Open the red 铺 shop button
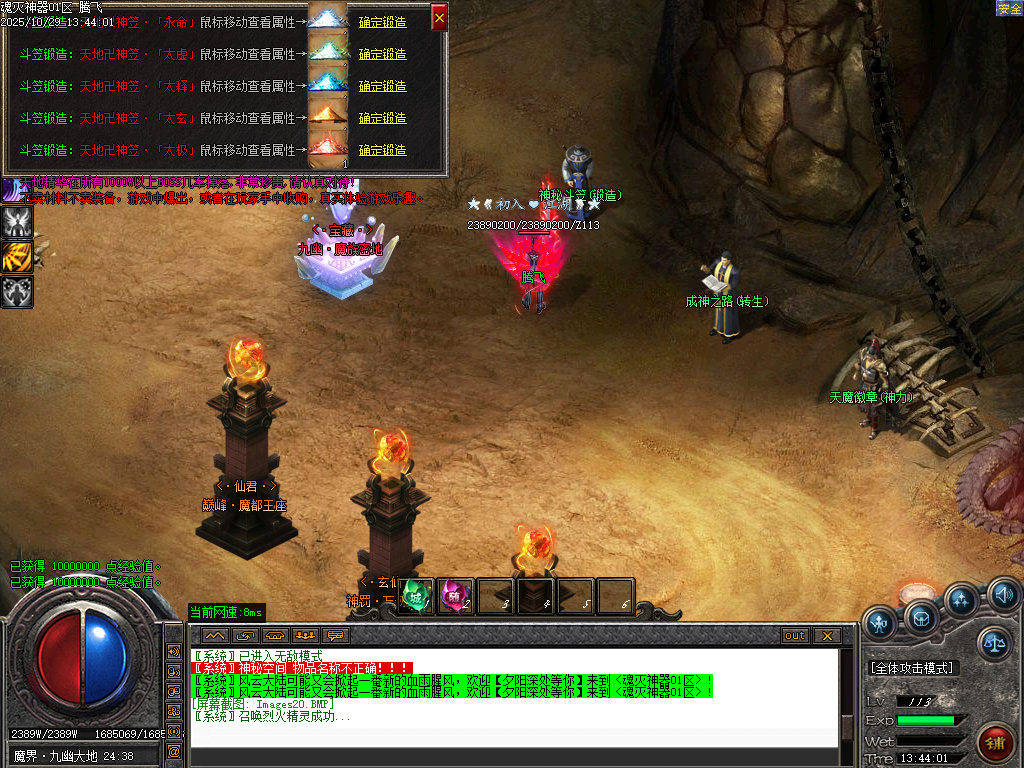1024x768 pixels. coord(996,743)
